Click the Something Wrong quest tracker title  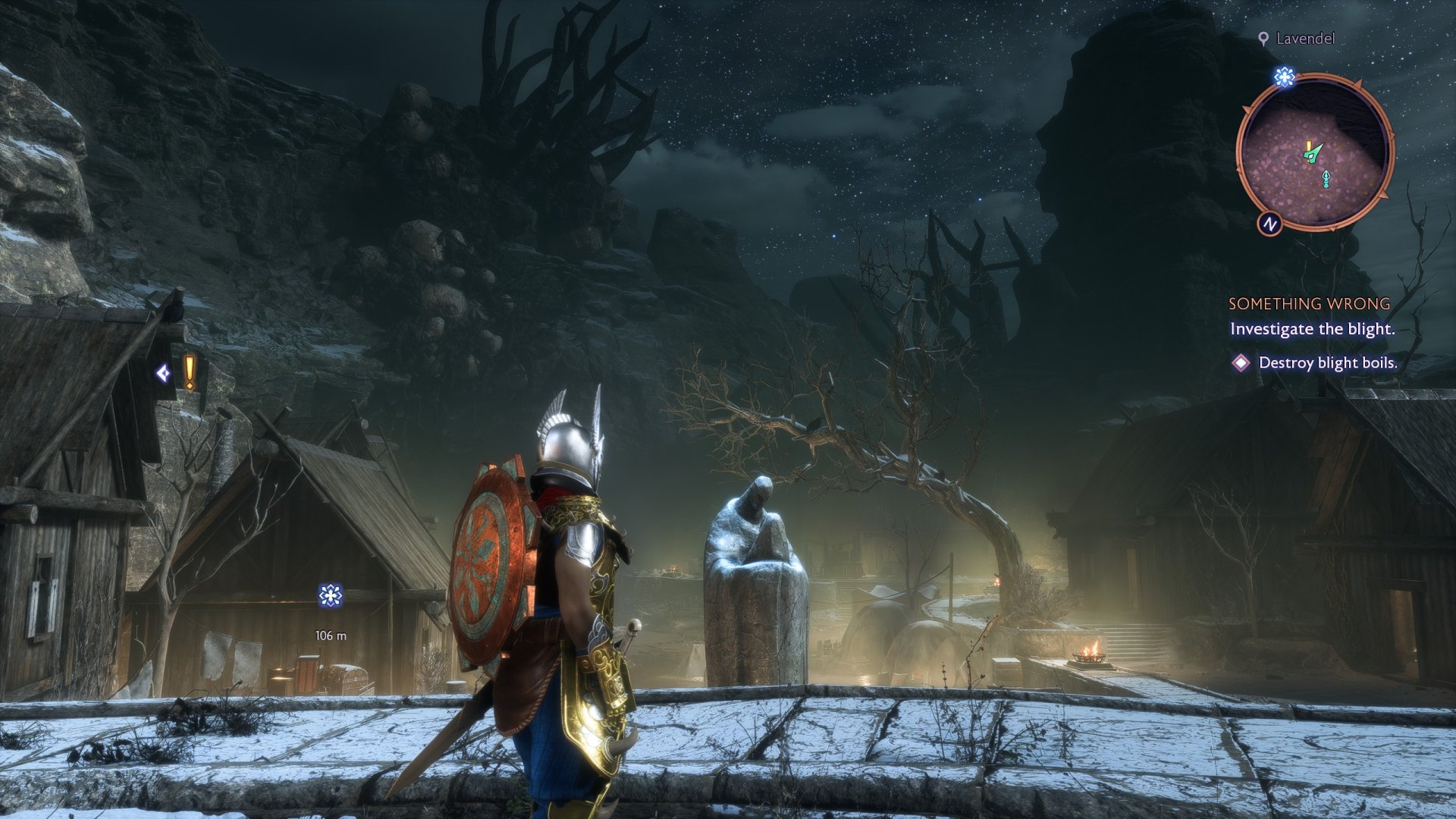(1309, 303)
